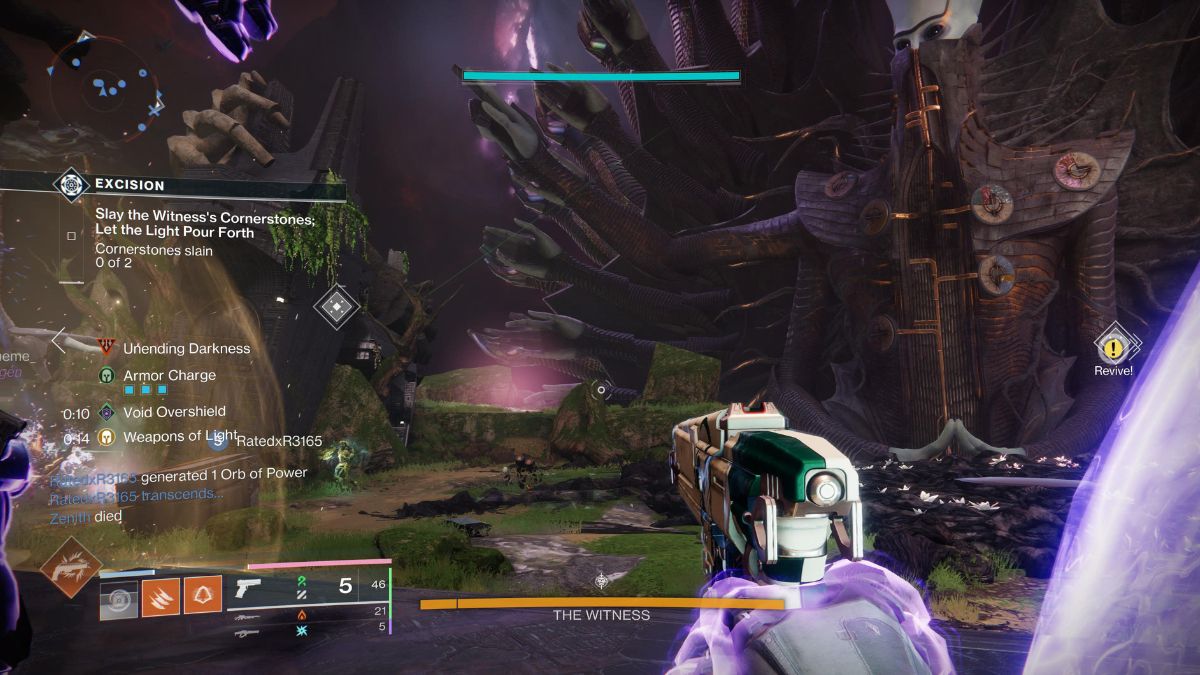Viewport: 1200px width, 675px height.
Task: Click the Weapons of Light buff icon
Action: (x=106, y=437)
